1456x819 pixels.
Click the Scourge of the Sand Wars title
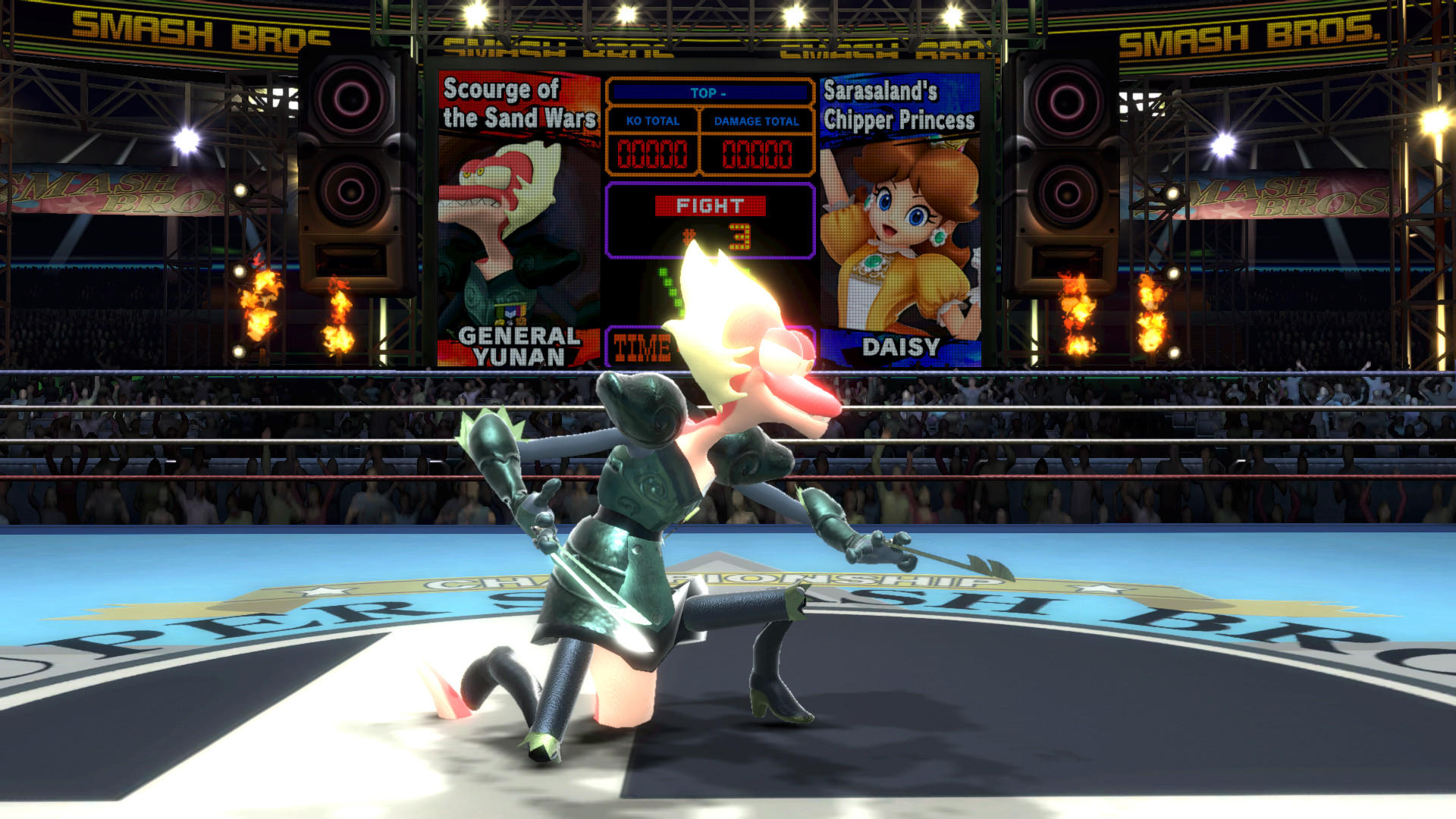click(519, 102)
